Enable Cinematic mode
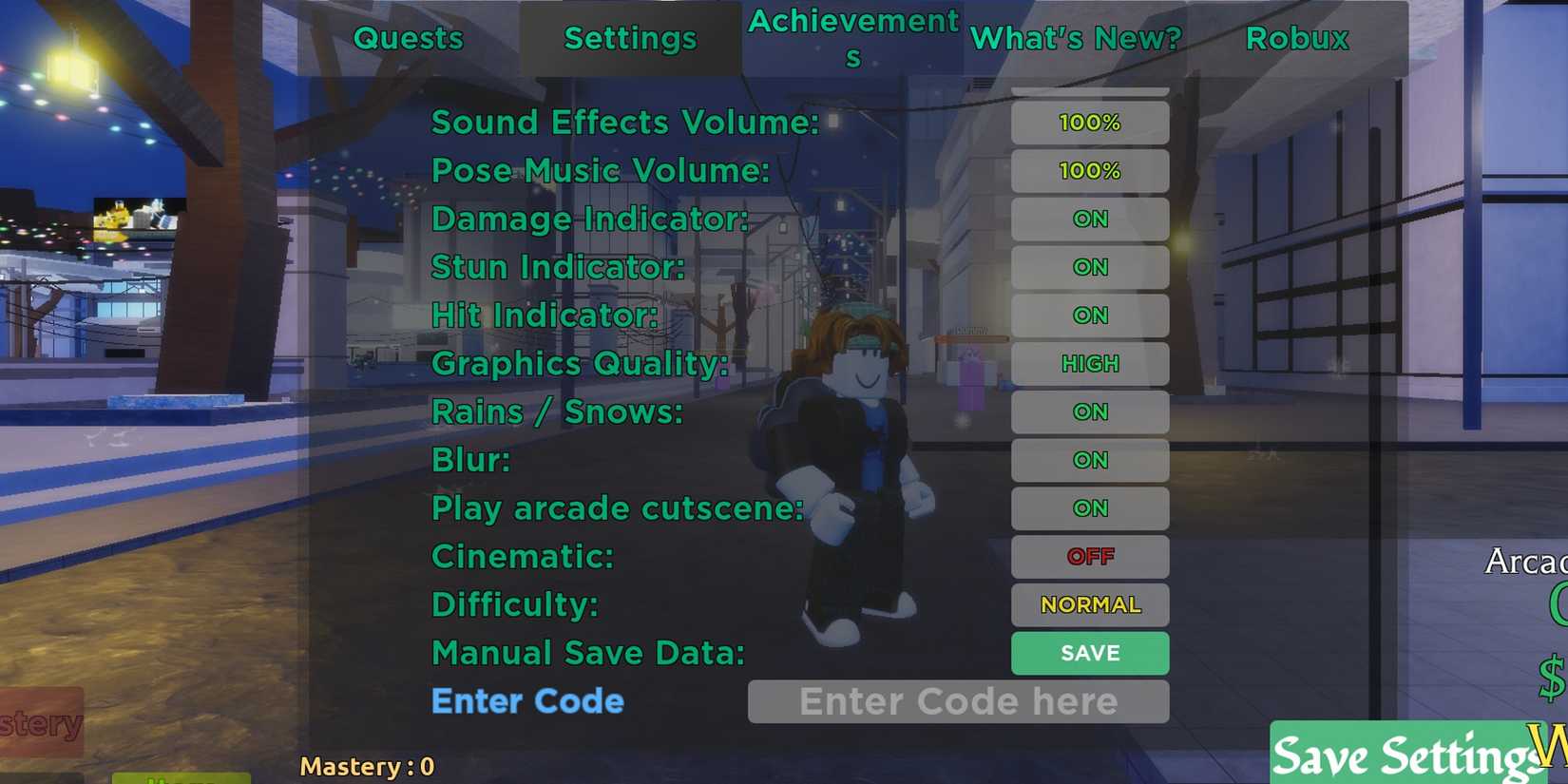 [1090, 557]
